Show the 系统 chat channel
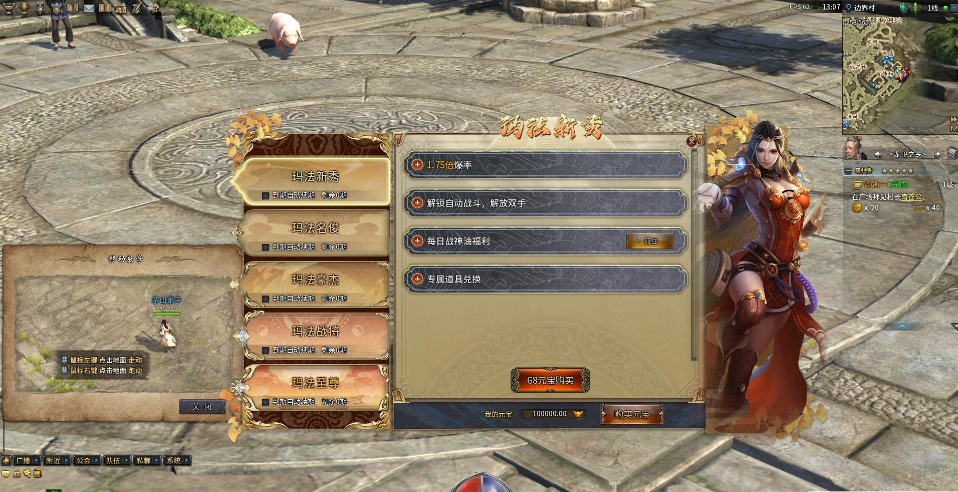 (x=175, y=461)
